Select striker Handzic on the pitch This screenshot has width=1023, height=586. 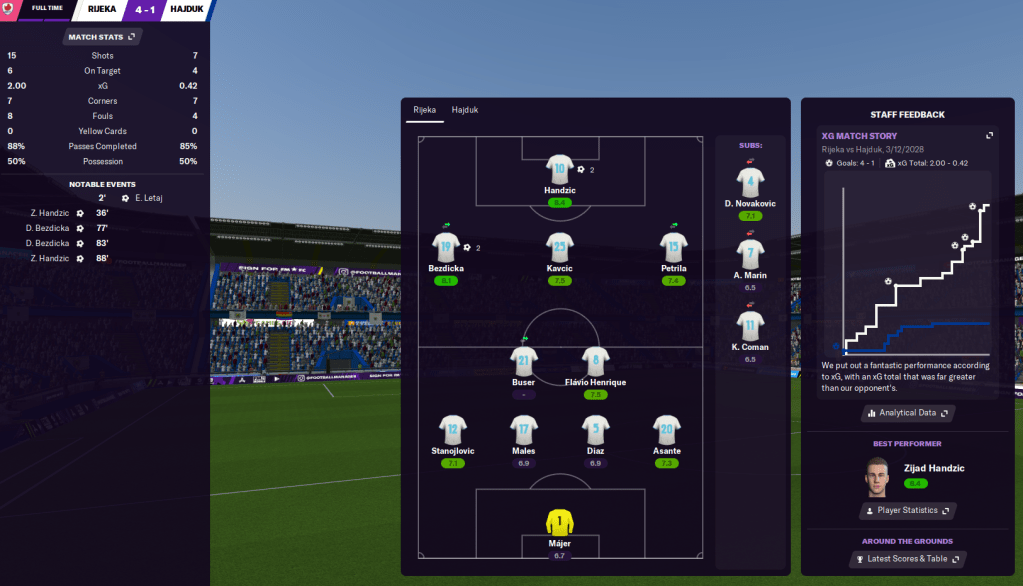point(559,171)
